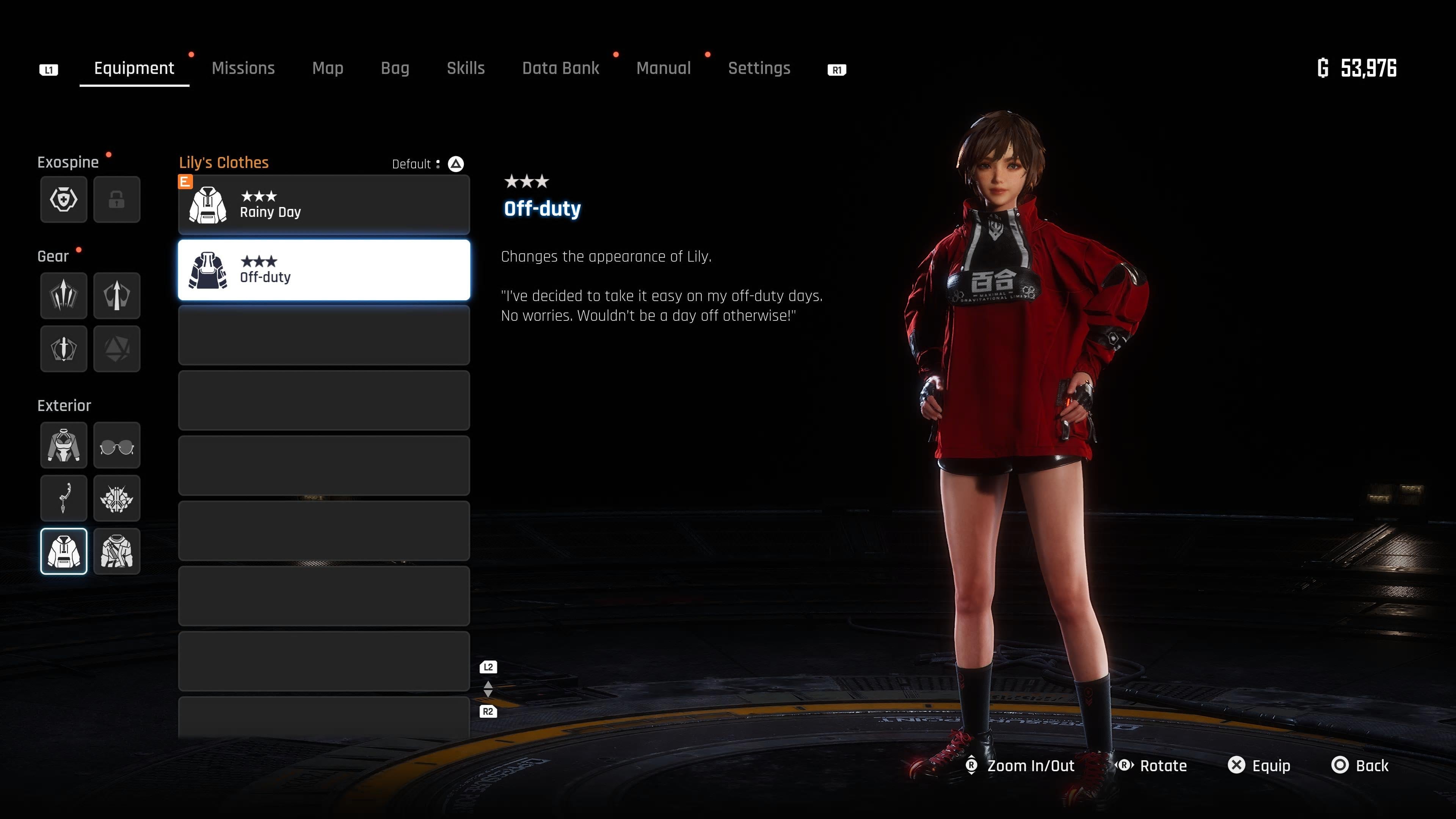Select the glasses exterior slot

[116, 446]
